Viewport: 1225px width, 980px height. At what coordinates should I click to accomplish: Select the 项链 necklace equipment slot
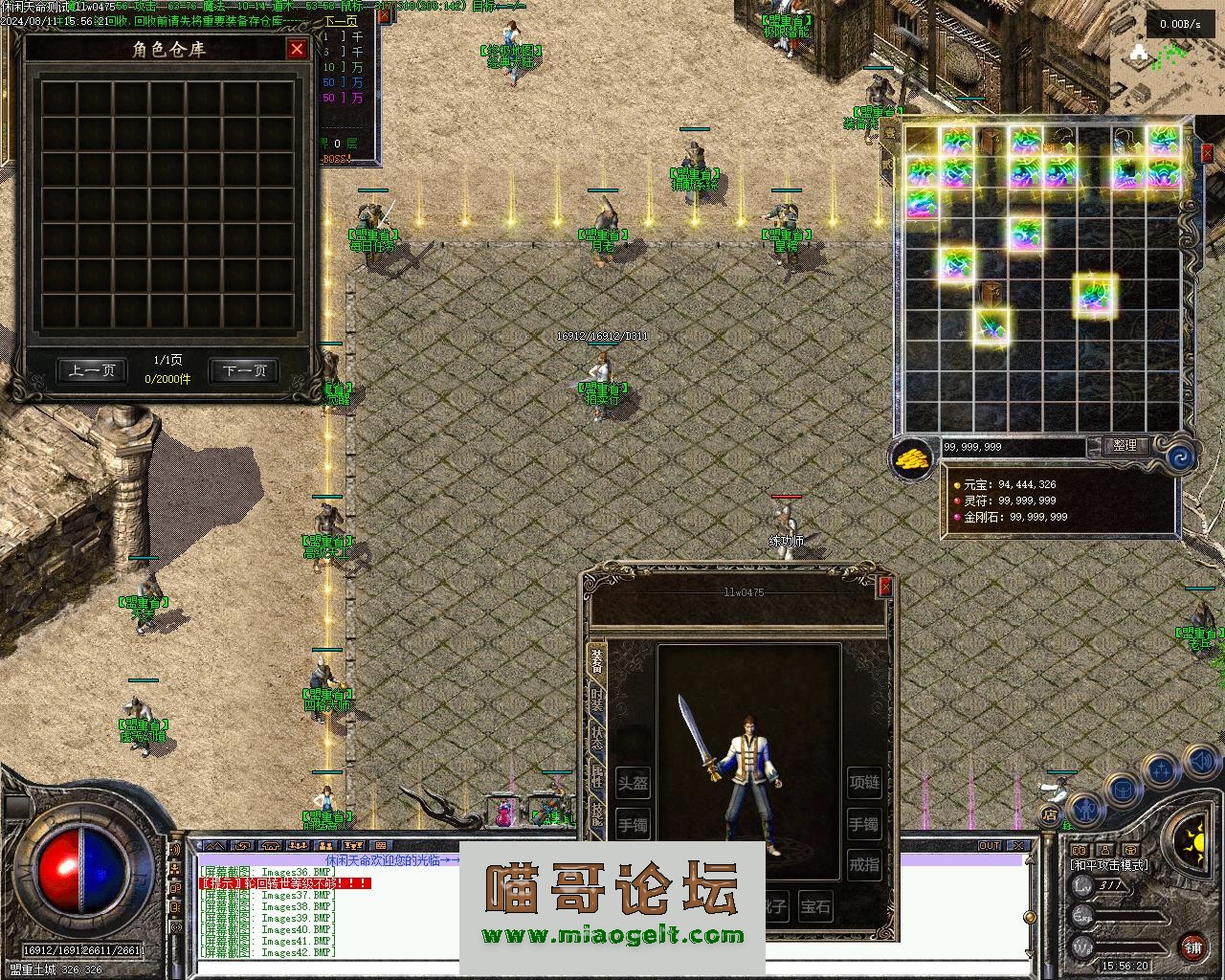864,783
